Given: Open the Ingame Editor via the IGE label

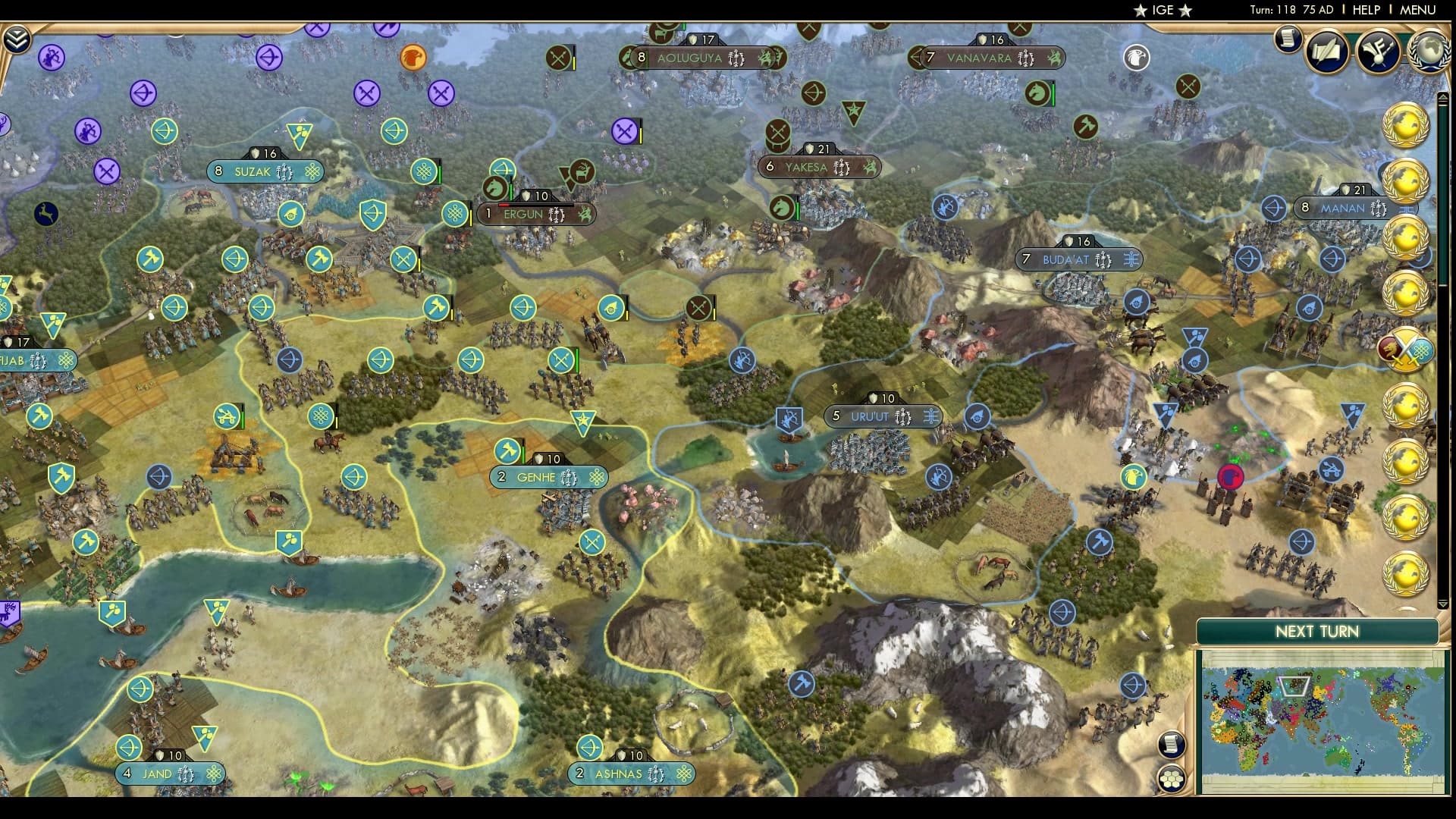Looking at the screenshot, I should [x=1162, y=11].
